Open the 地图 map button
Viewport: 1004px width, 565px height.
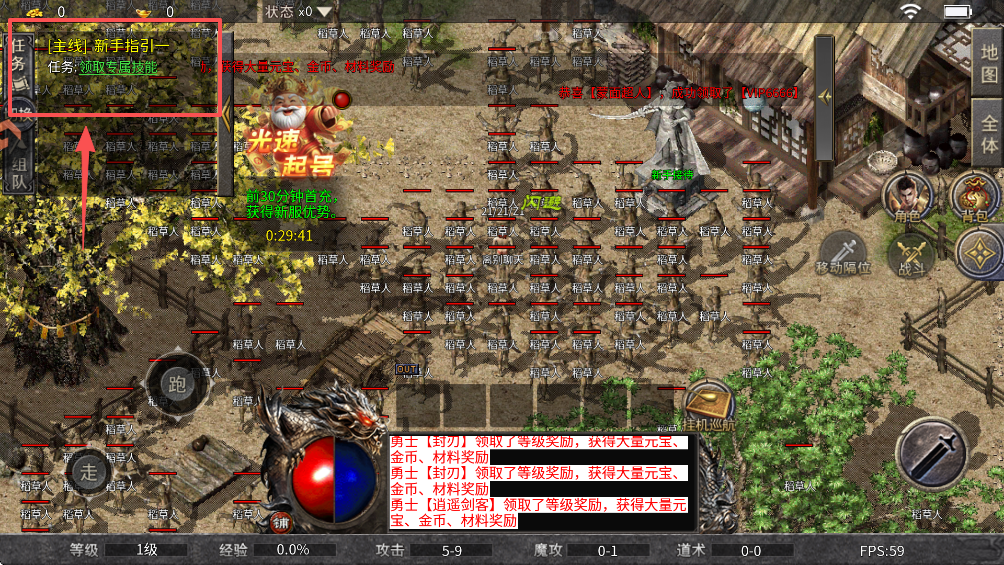988,60
